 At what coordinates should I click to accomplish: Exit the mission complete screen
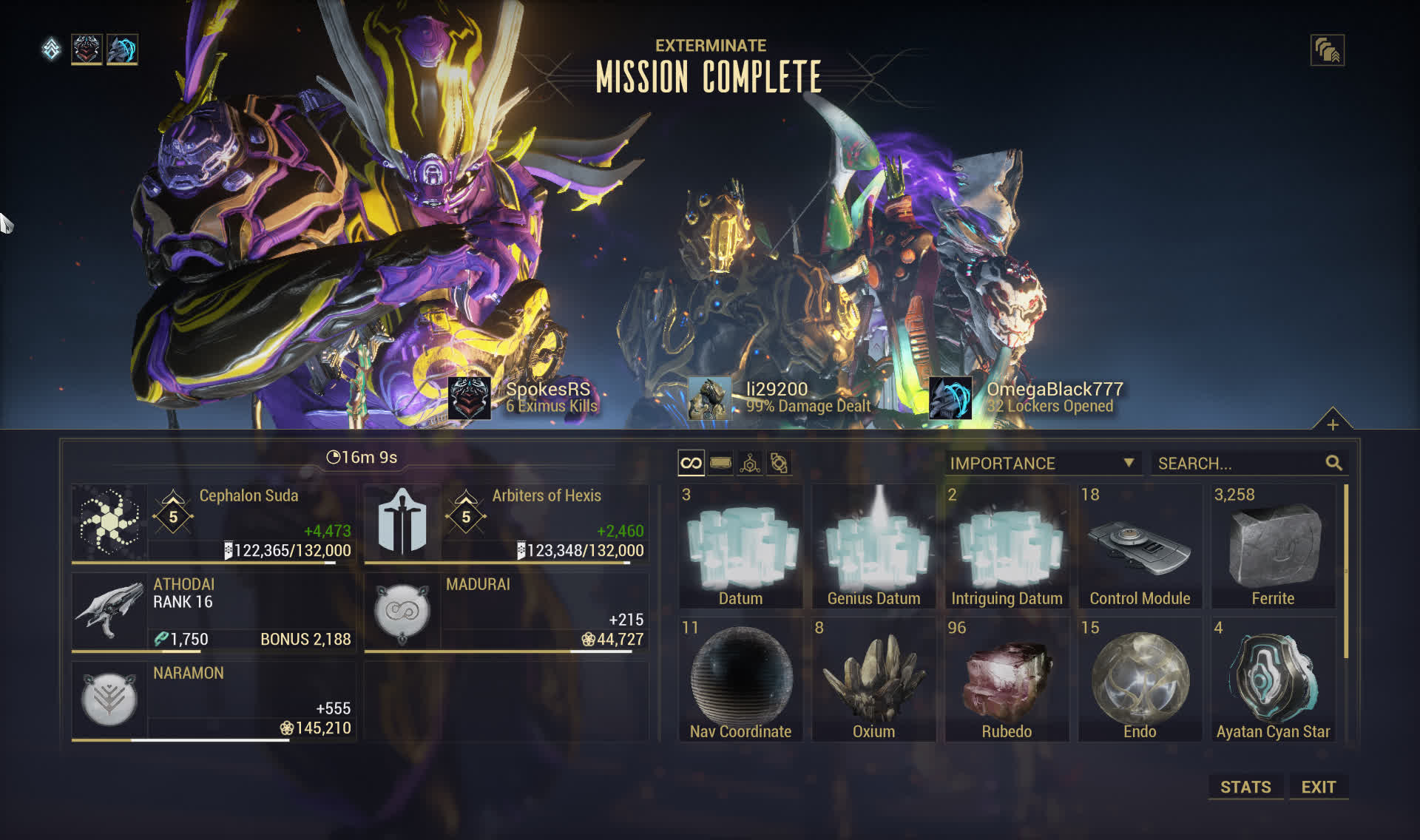(1318, 787)
